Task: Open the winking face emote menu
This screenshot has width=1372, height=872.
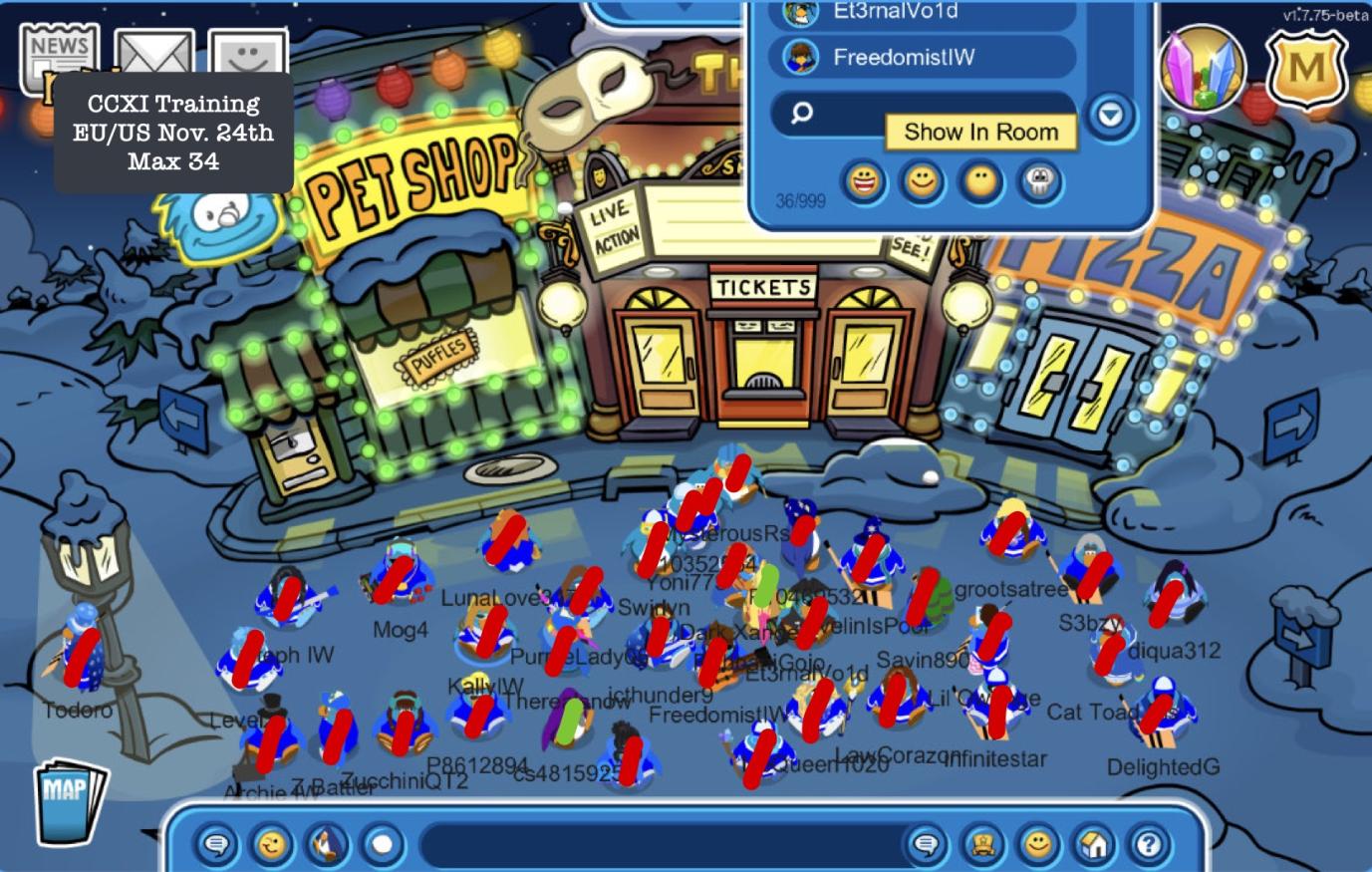Action: pyautogui.click(x=271, y=845)
